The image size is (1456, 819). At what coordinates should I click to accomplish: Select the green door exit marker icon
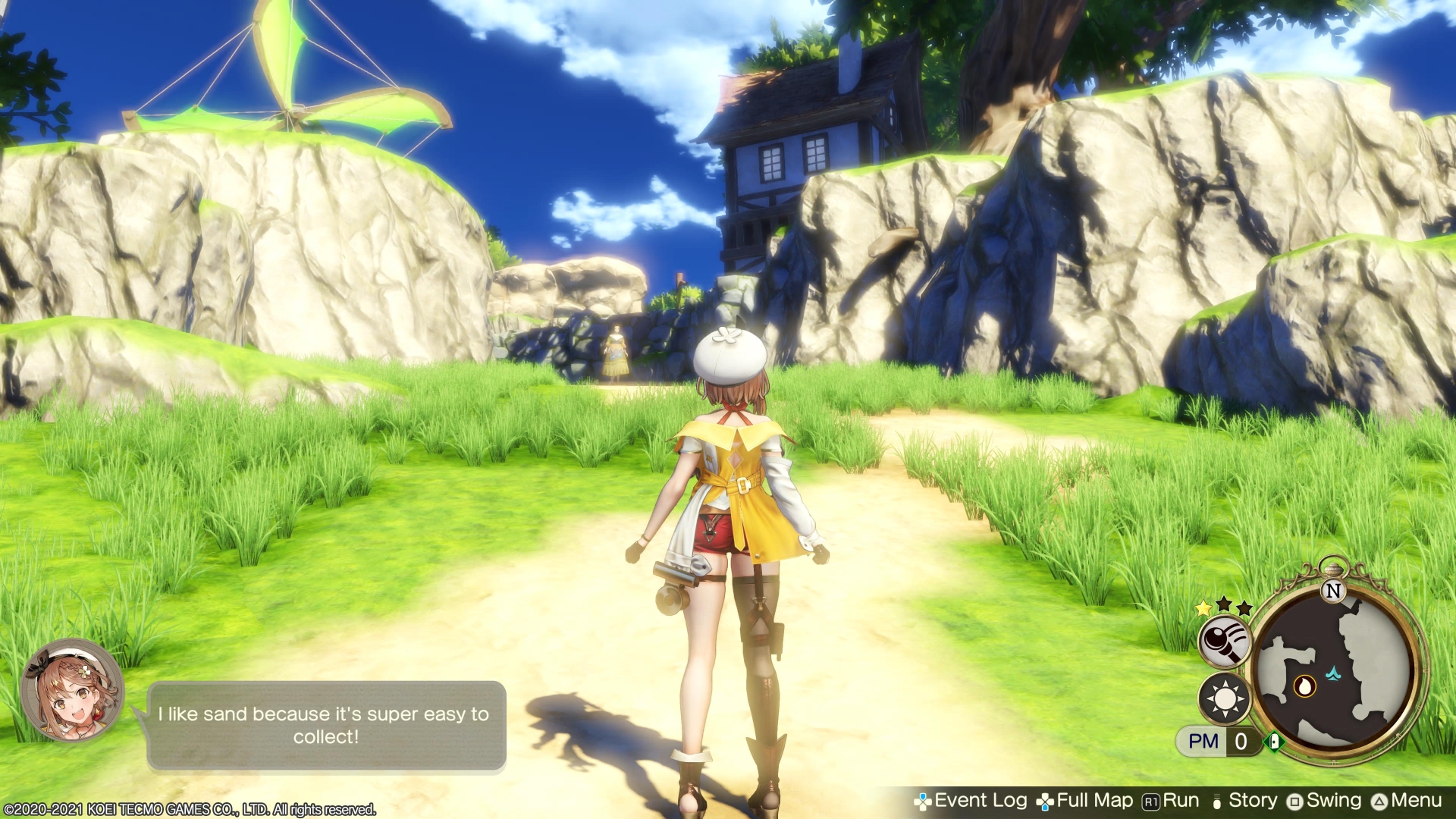point(1273,742)
